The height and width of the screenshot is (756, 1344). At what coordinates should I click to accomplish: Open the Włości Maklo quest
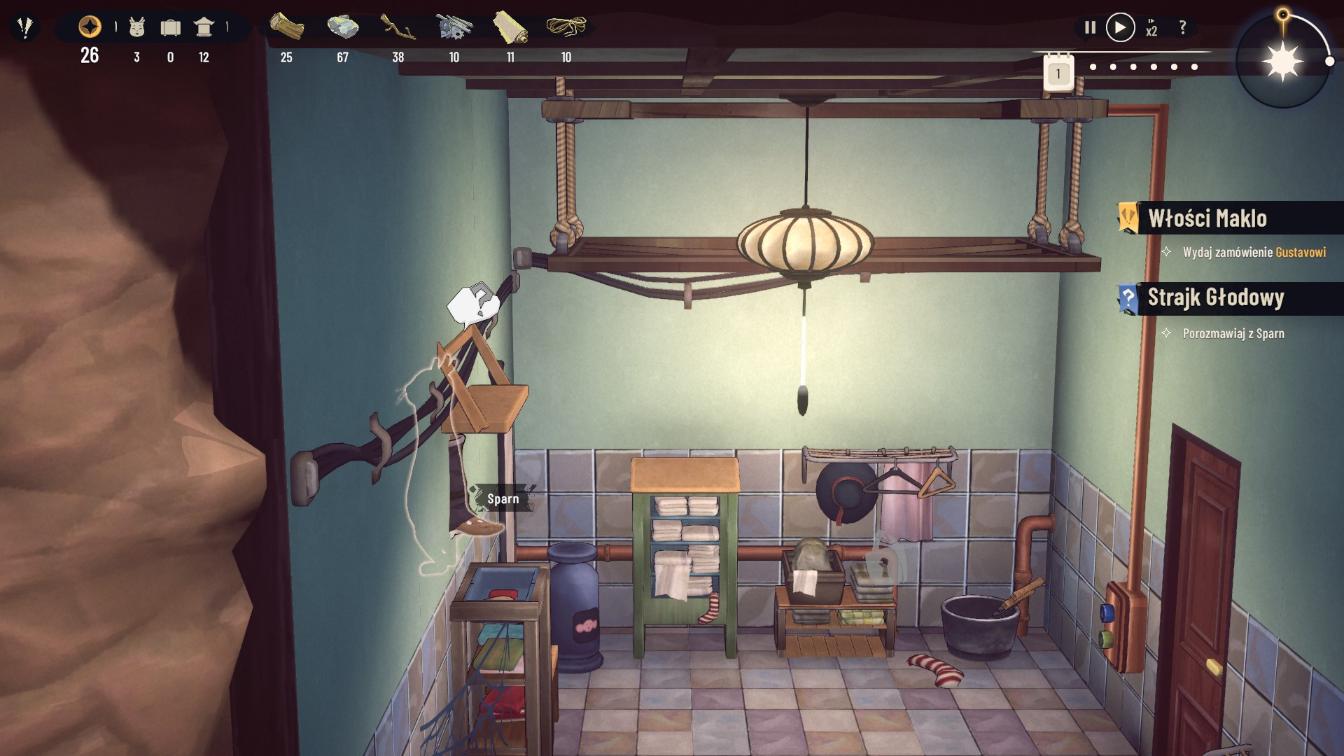[1207, 218]
